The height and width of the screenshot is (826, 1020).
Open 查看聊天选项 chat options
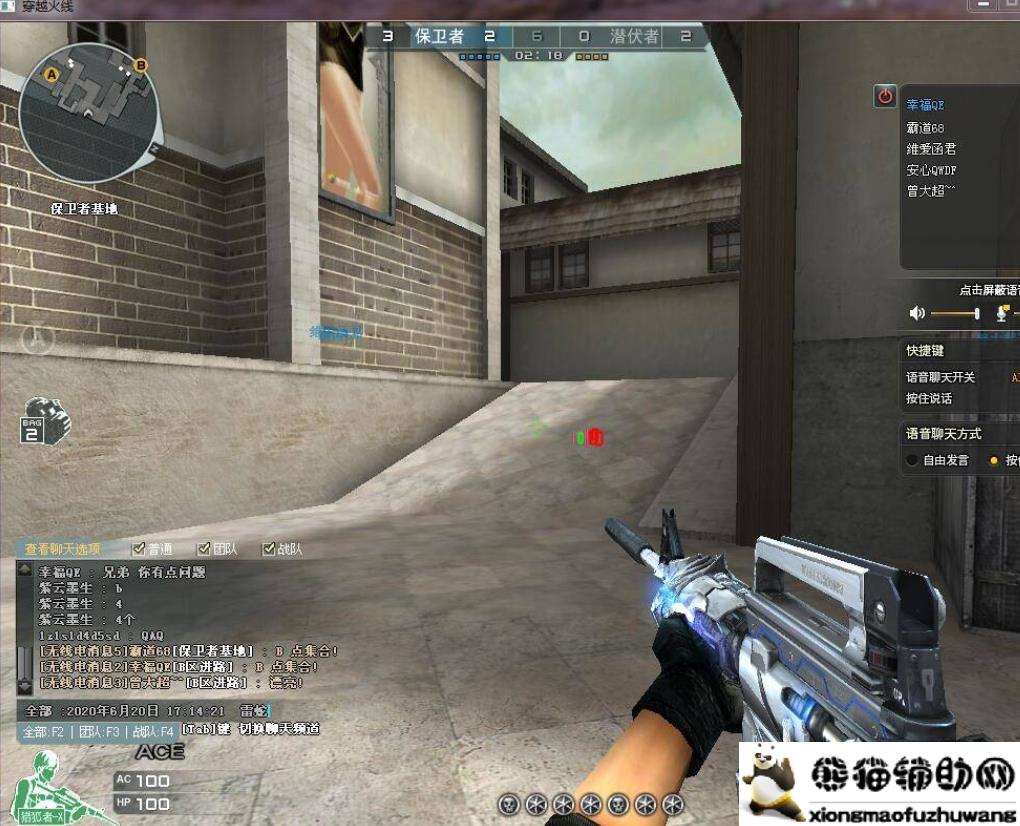[63, 549]
